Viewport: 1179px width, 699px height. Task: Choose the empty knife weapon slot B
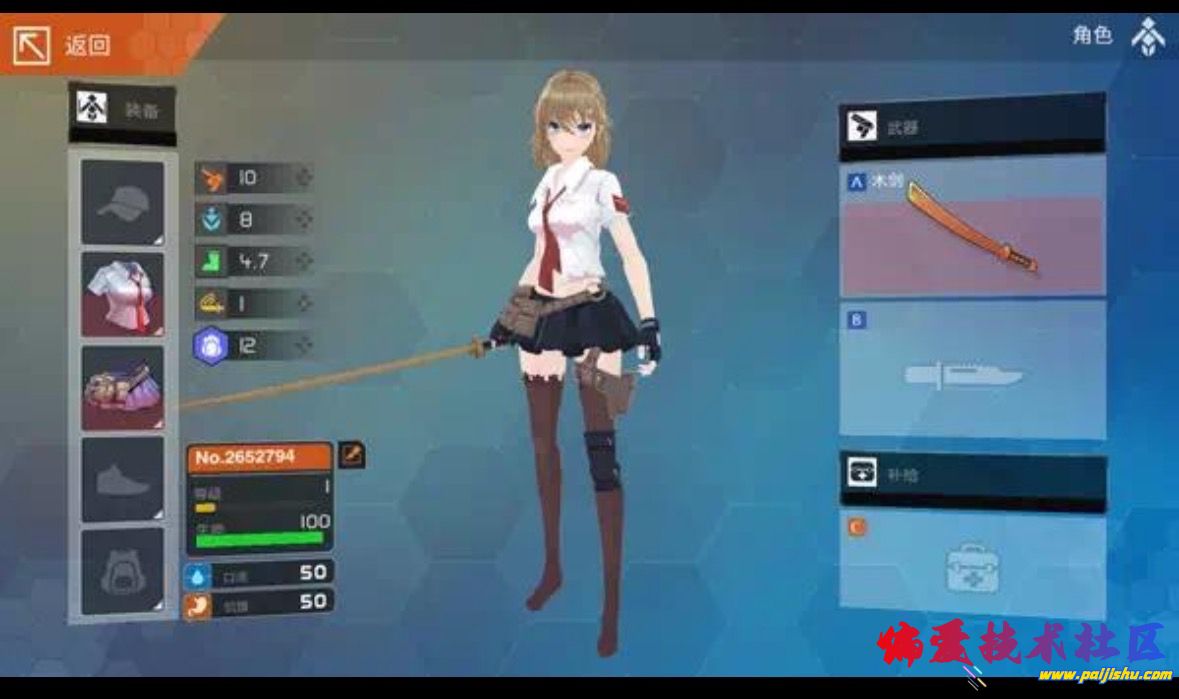[x=972, y=371]
